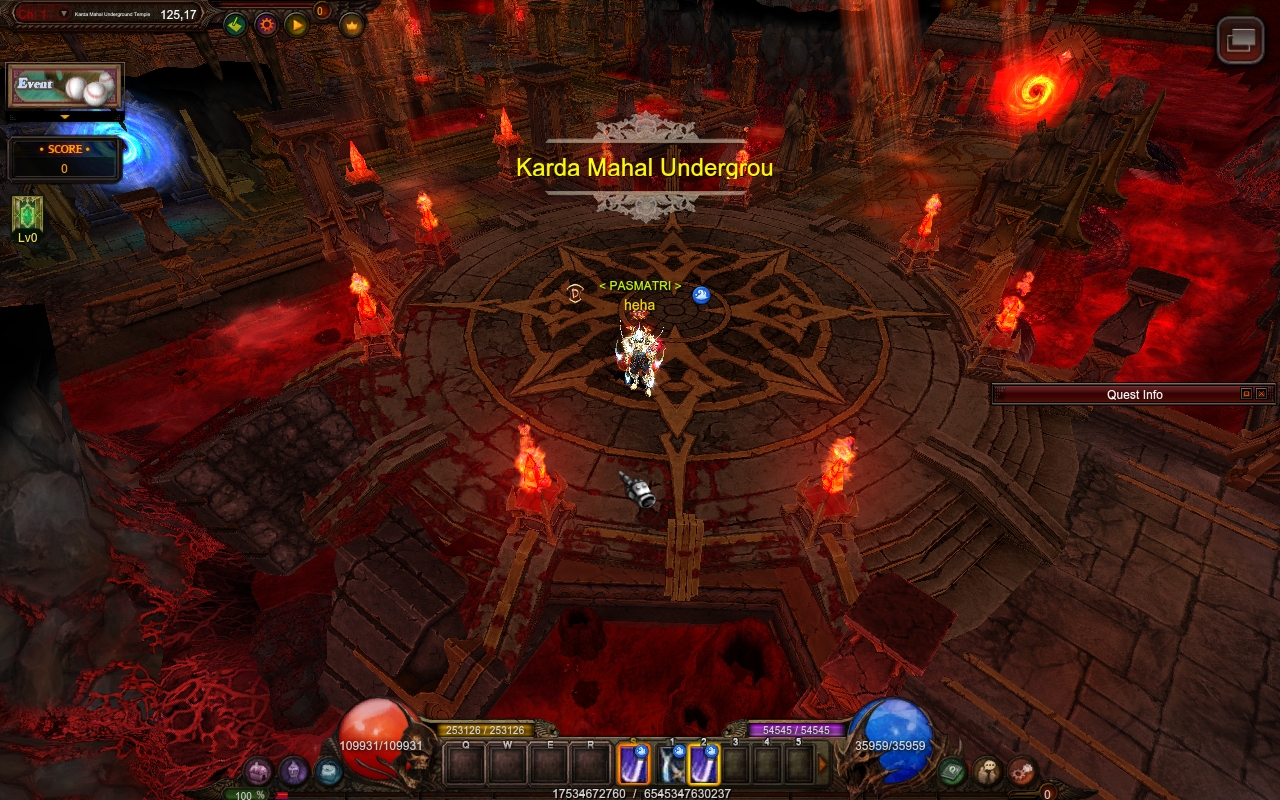Open the speech bubble community icon

(987, 771)
